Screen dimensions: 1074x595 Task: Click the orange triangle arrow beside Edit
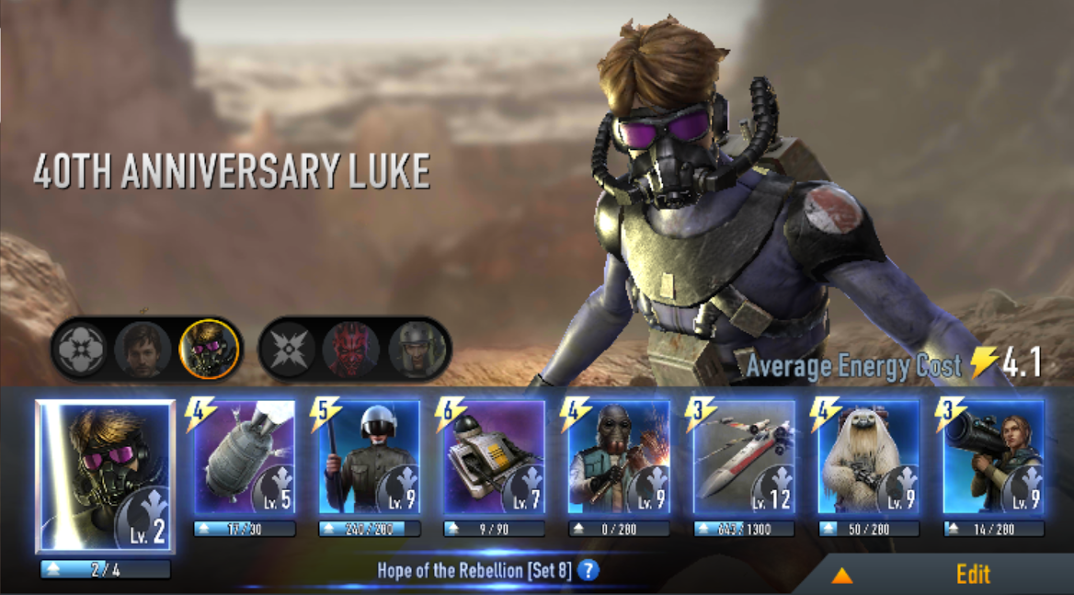(842, 575)
